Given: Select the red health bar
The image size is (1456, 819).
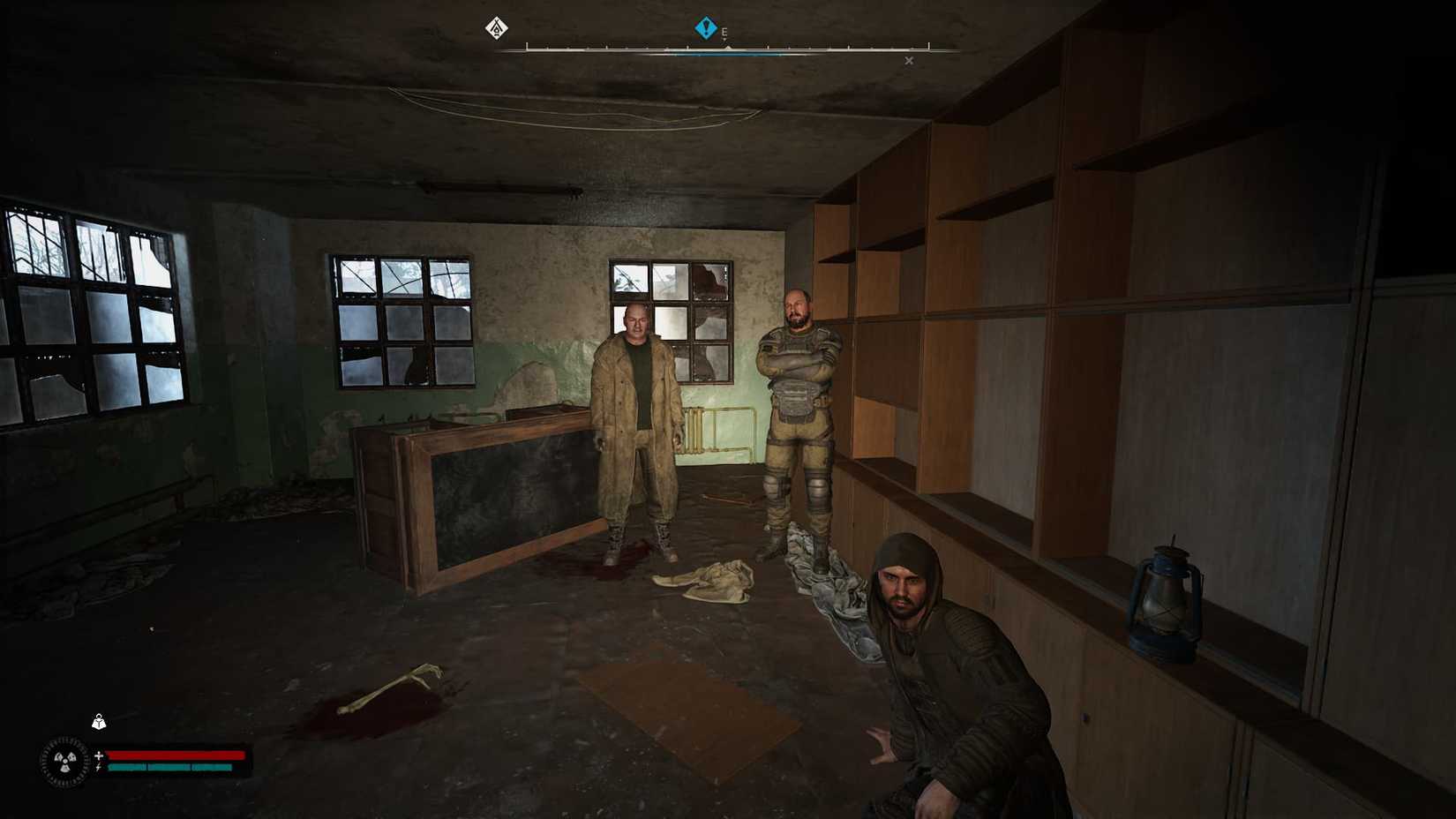Looking at the screenshot, I should tap(176, 755).
